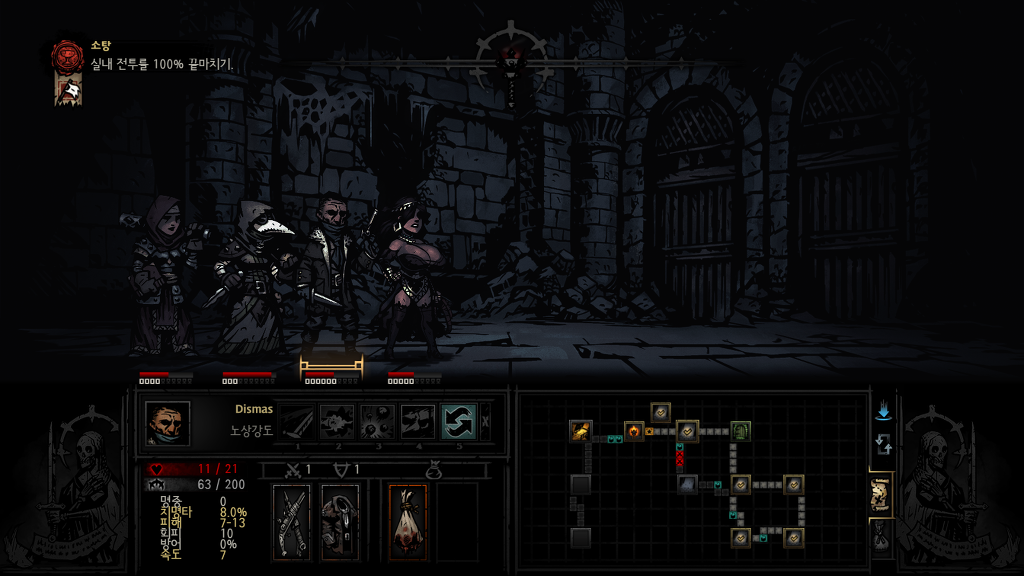Screen dimensions: 1024x576
Task: Click the grey swap arrows button beside the map
Action: 882,445
